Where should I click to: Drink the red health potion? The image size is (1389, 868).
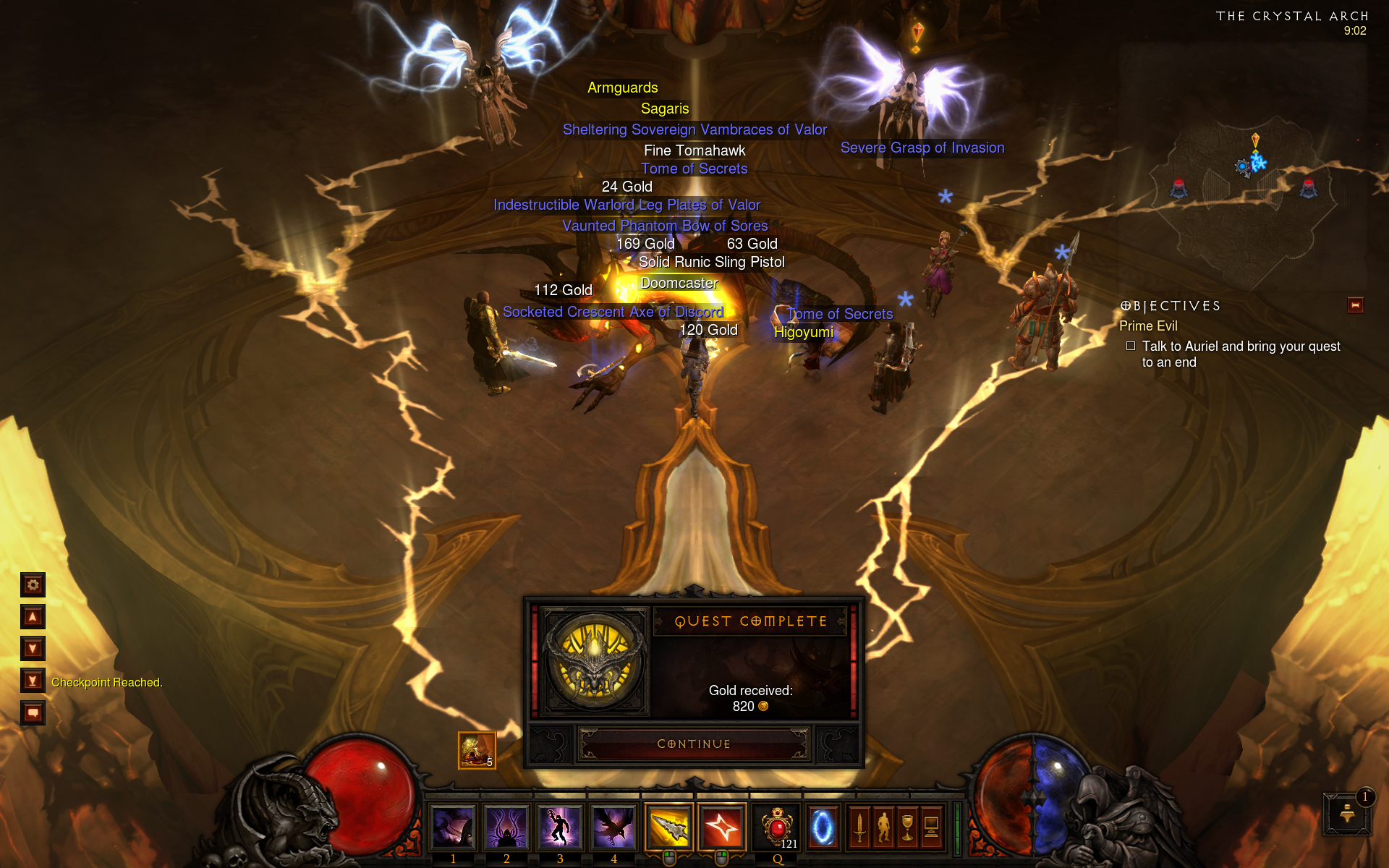tap(777, 827)
